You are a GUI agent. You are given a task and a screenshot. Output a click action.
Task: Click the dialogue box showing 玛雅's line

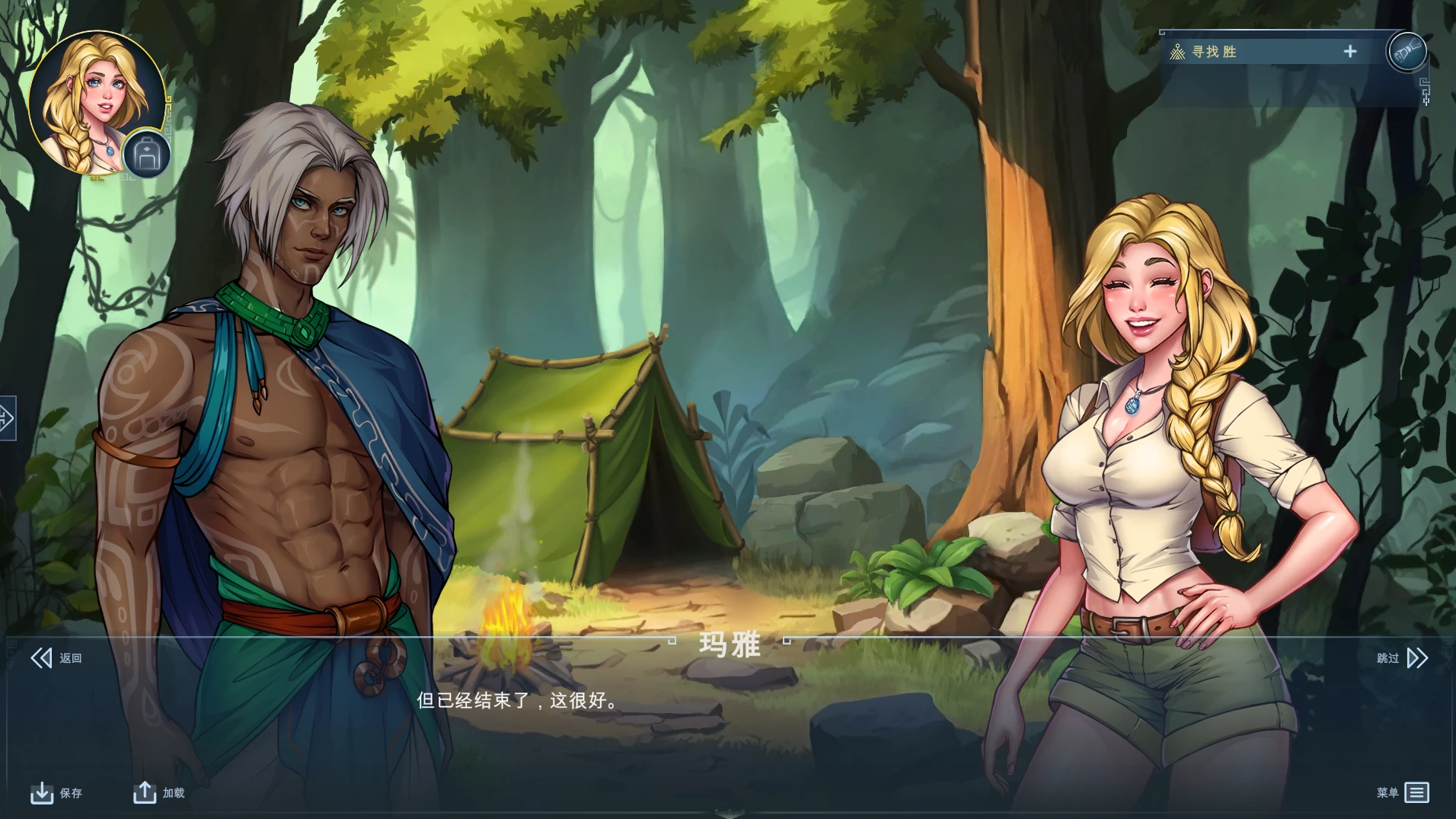(x=727, y=701)
